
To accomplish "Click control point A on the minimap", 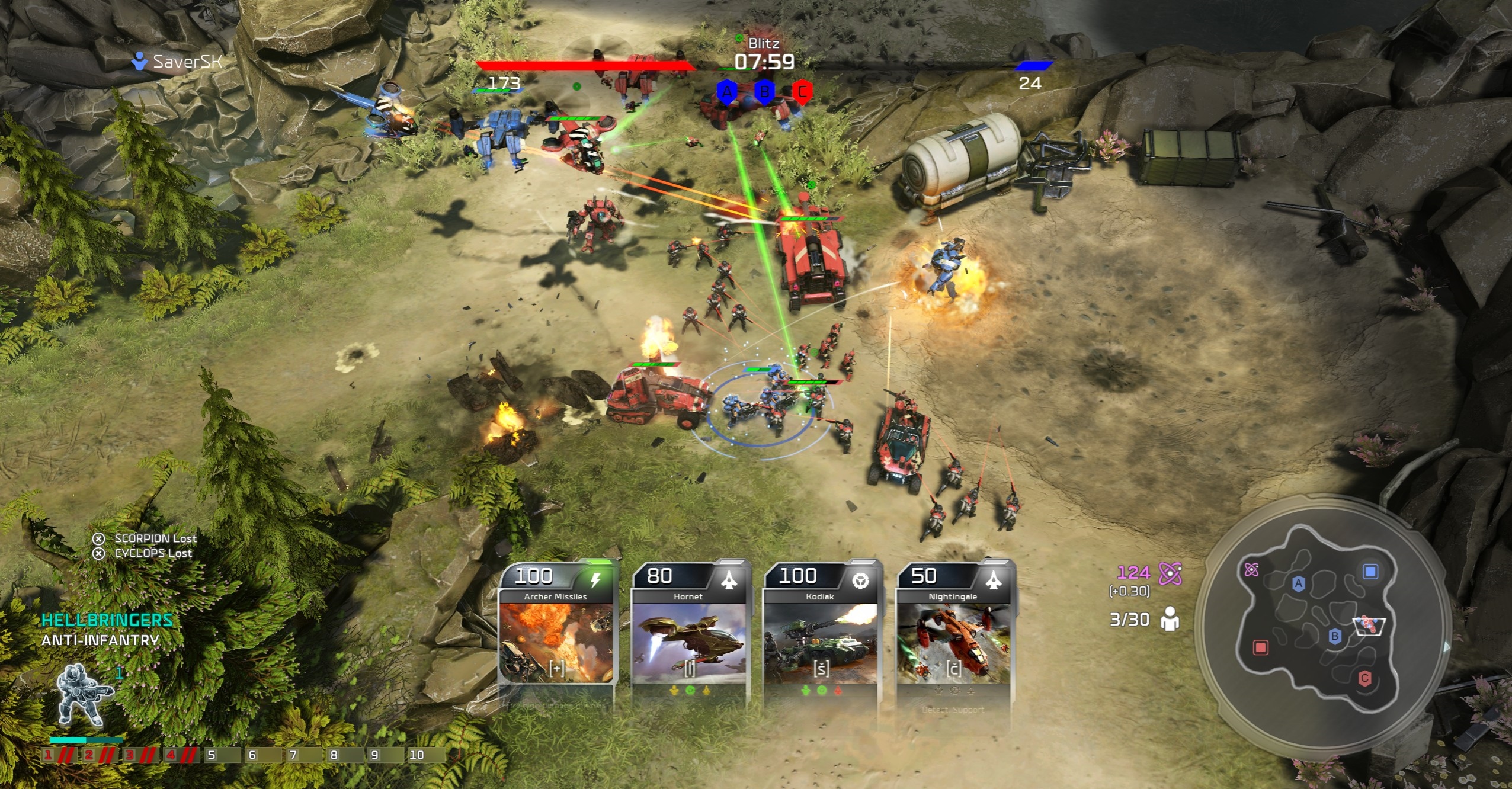I will [1298, 583].
